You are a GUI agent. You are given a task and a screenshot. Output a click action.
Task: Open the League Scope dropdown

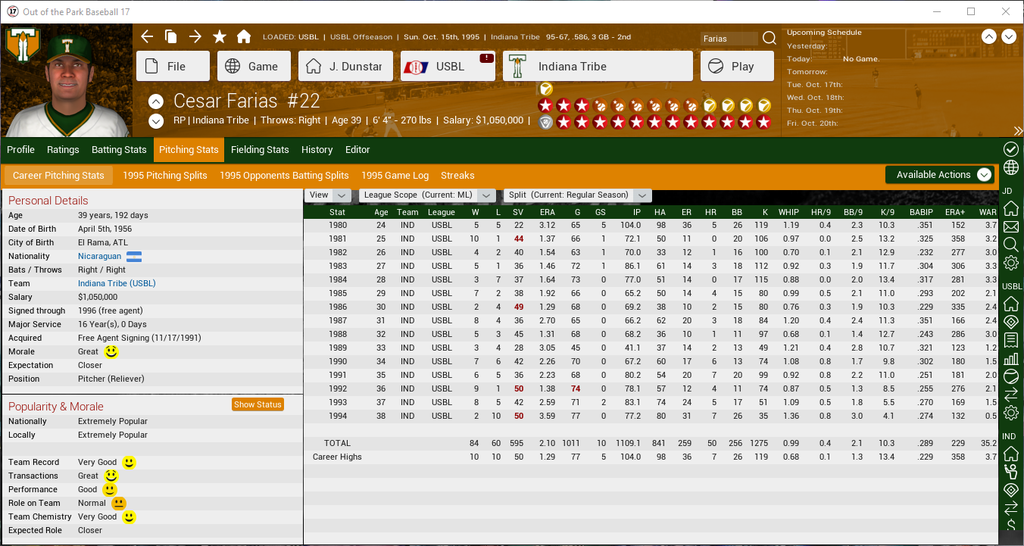tap(428, 195)
